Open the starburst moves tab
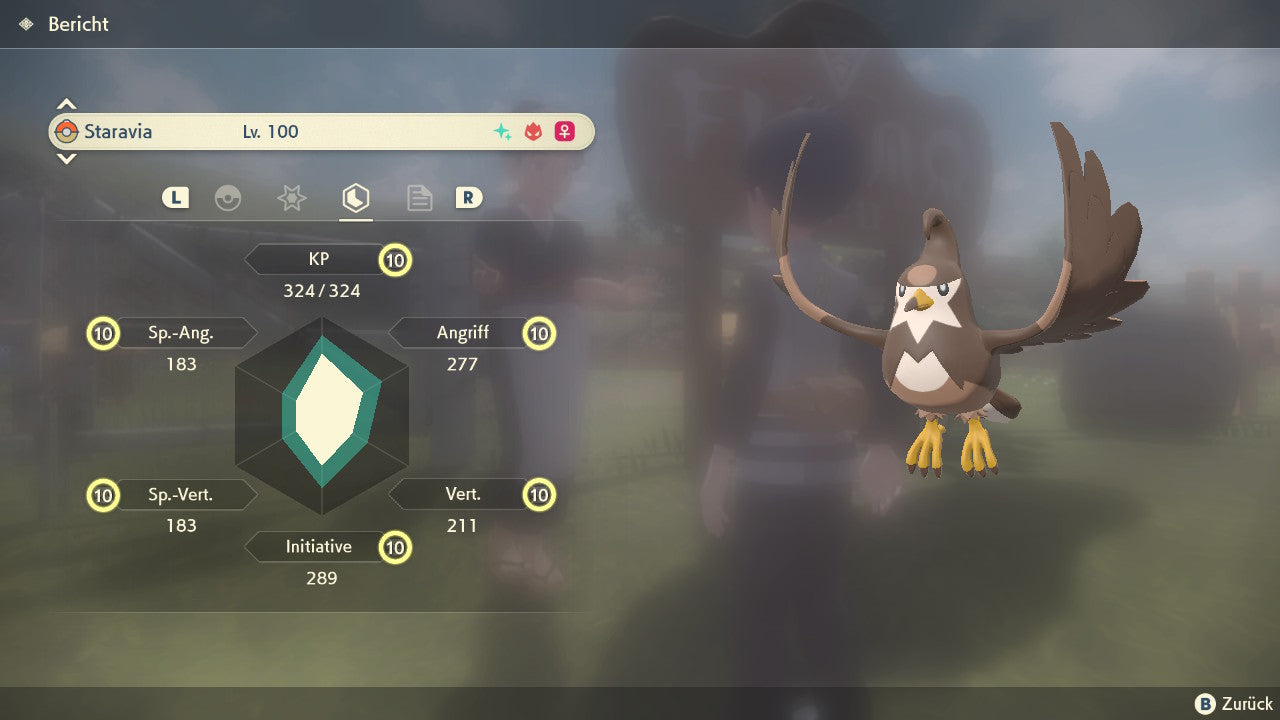 [x=291, y=198]
